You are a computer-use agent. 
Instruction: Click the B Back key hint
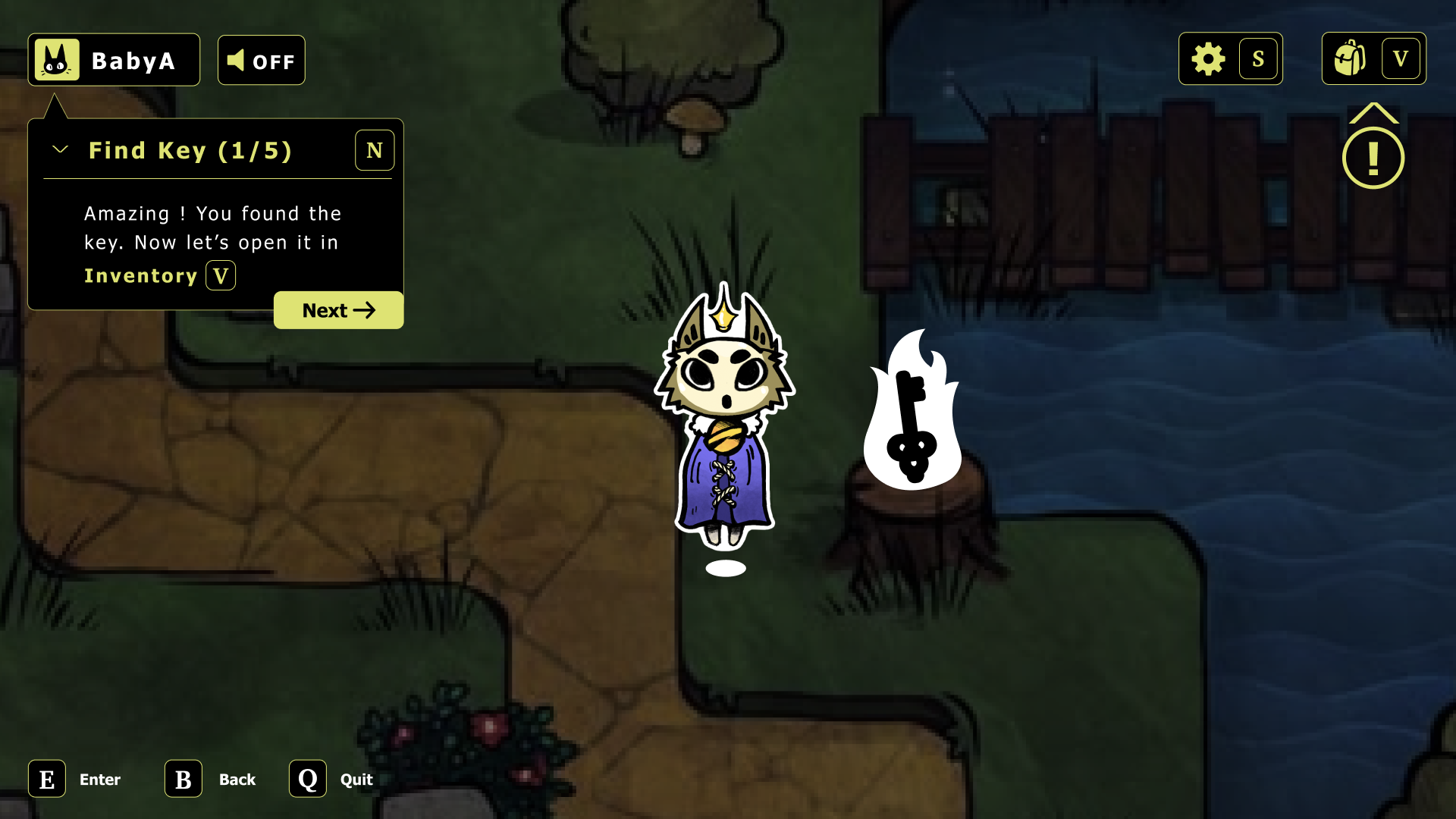pos(182,779)
